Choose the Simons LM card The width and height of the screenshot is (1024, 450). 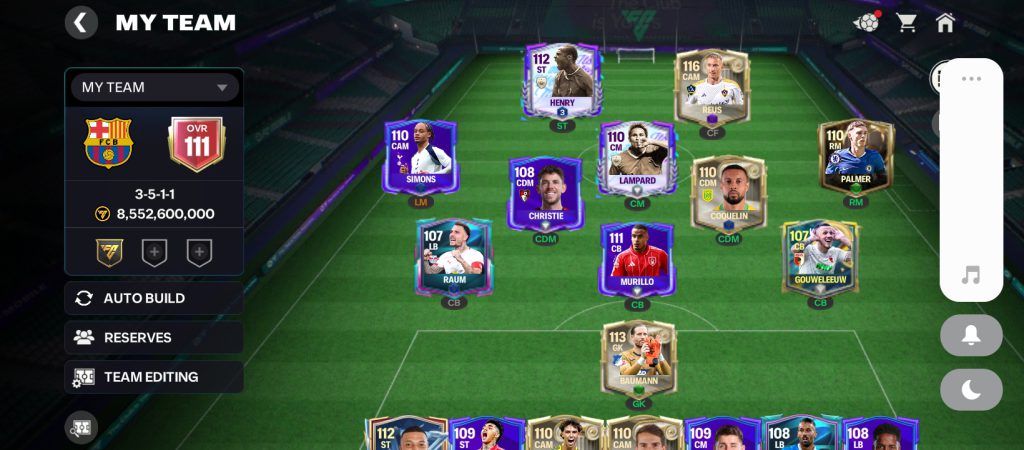[x=420, y=156]
